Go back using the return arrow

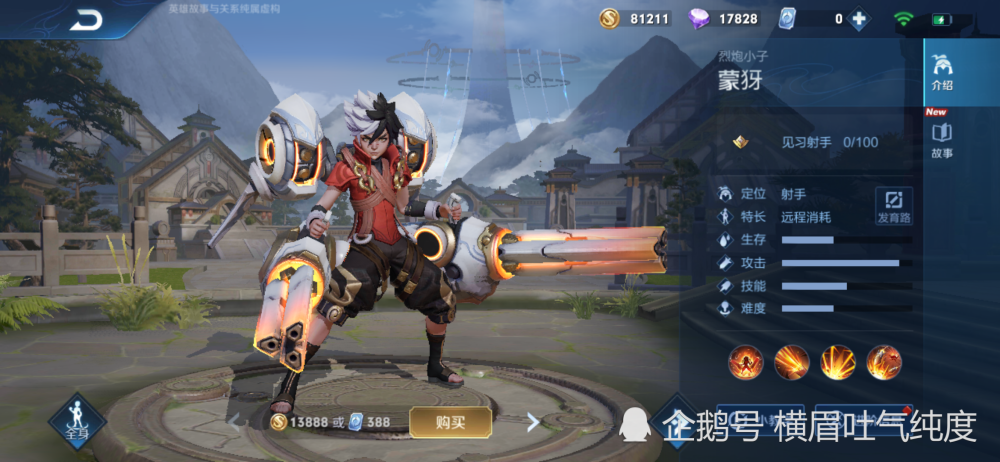pyautogui.click(x=85, y=20)
